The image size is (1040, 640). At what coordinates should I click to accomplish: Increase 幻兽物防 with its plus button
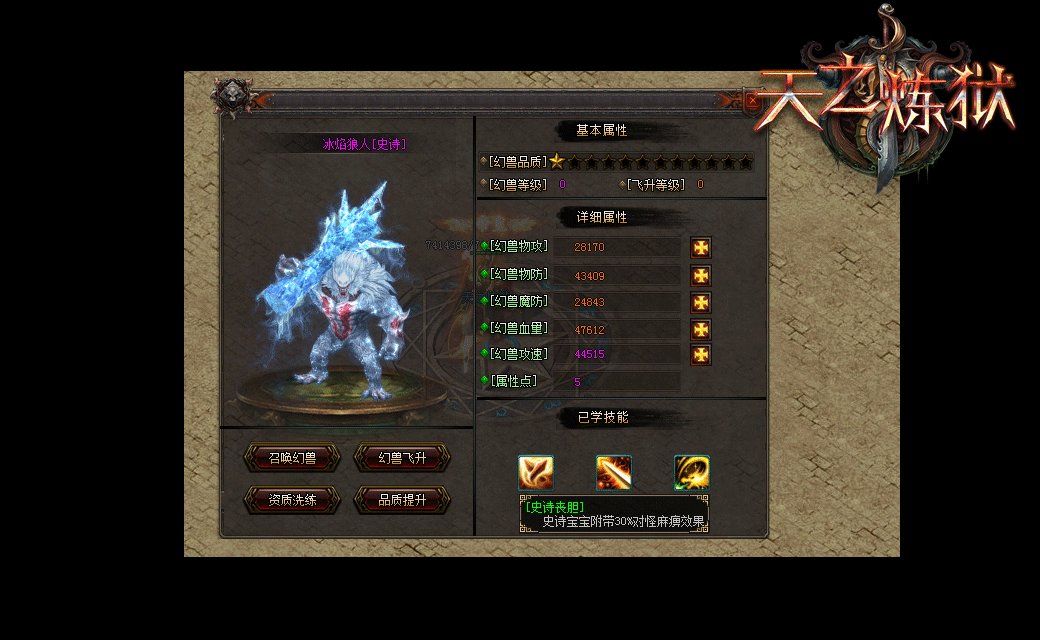(701, 275)
